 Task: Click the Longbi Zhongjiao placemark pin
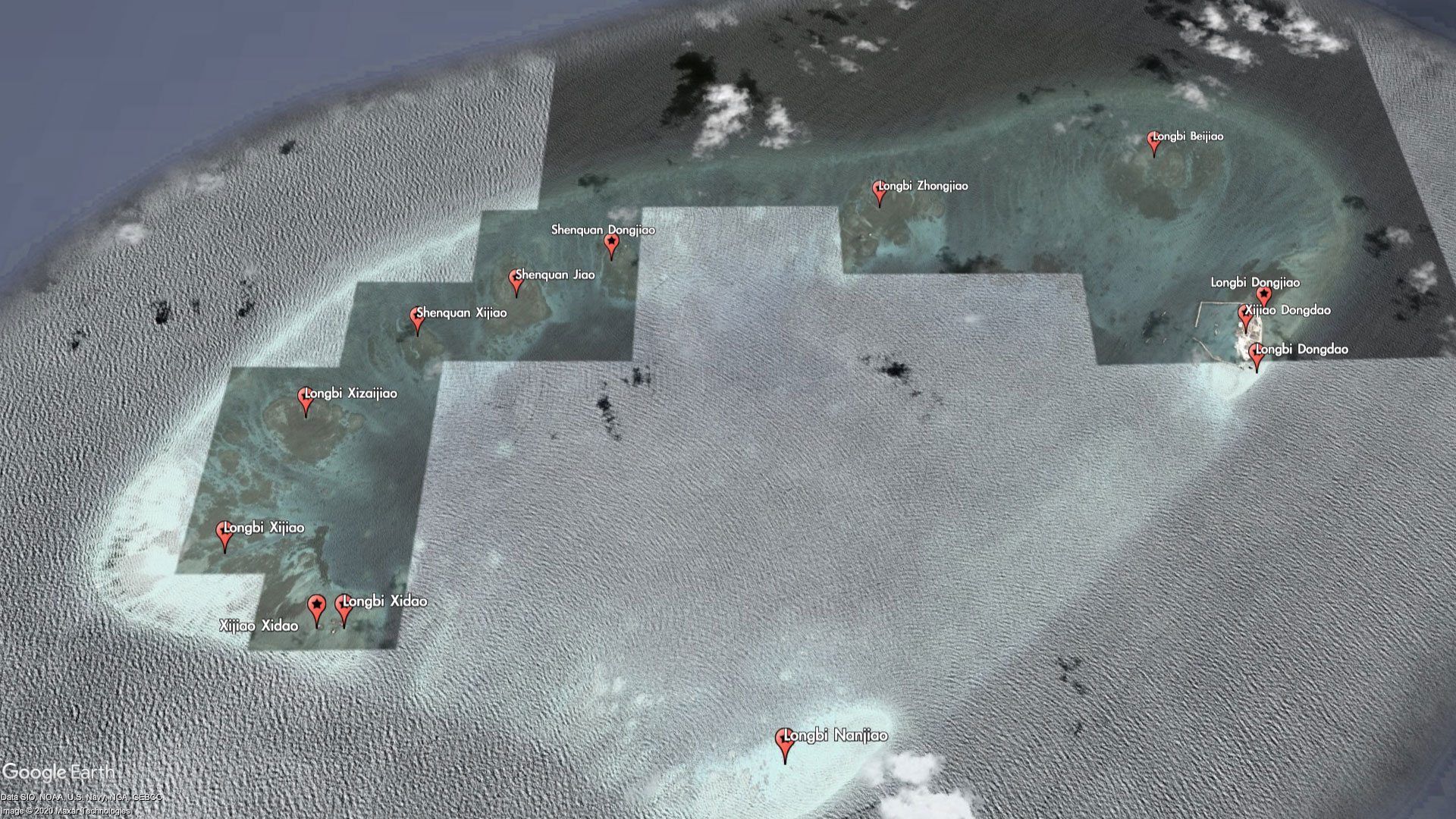point(880,191)
